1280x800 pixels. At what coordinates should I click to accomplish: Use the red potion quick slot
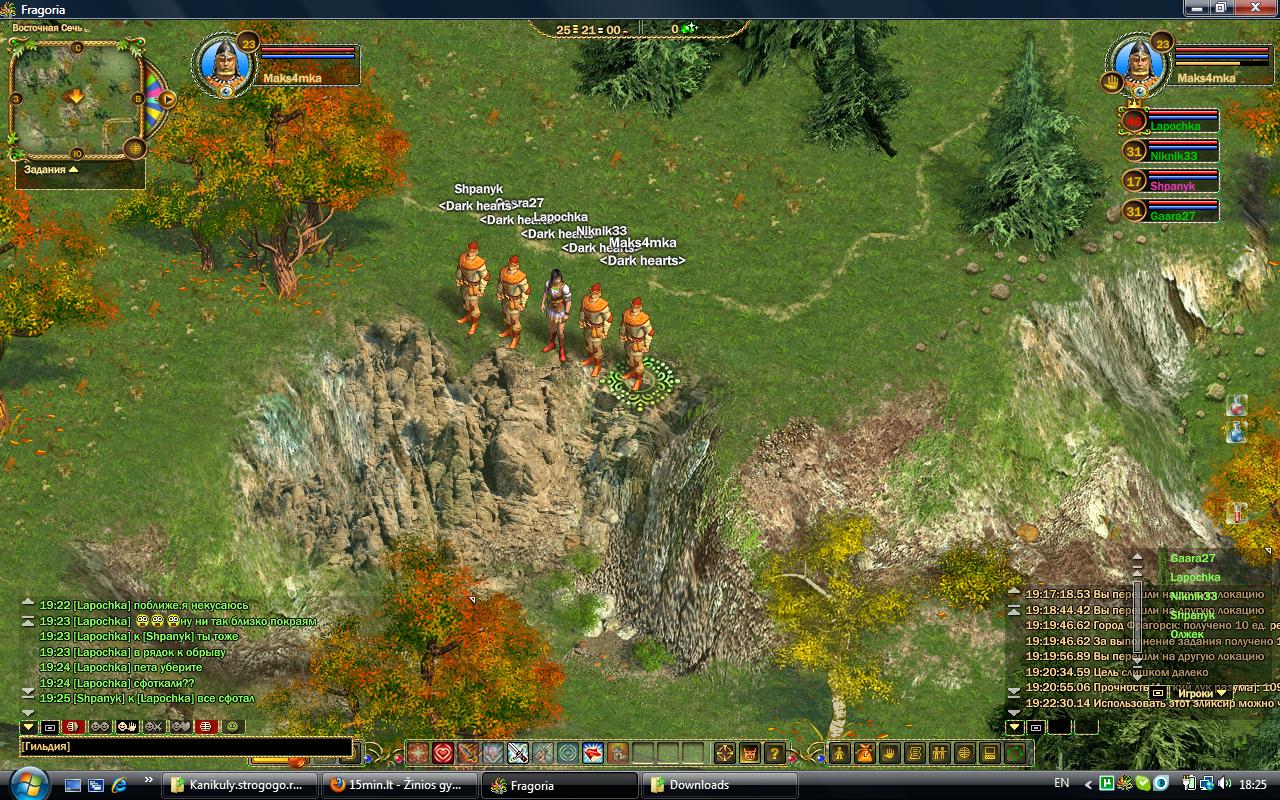coord(1237,404)
